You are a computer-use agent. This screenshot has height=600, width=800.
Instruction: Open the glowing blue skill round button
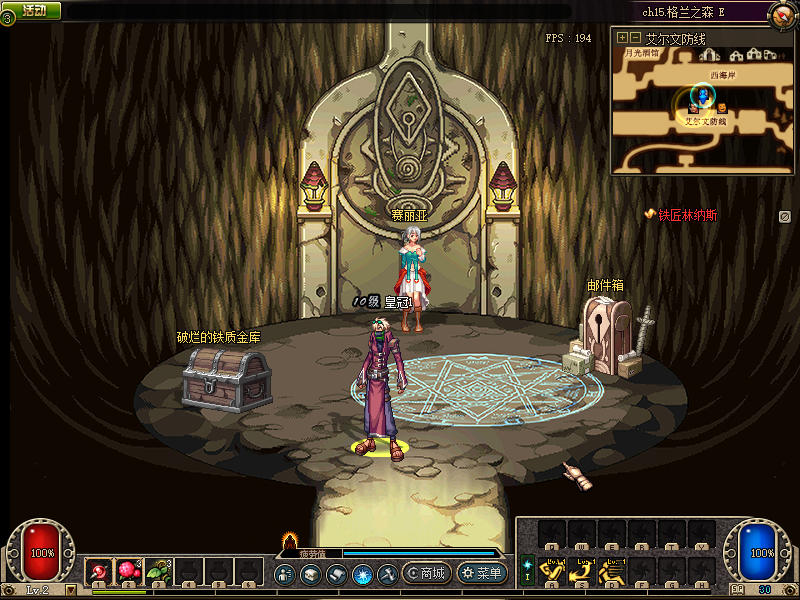[363, 574]
